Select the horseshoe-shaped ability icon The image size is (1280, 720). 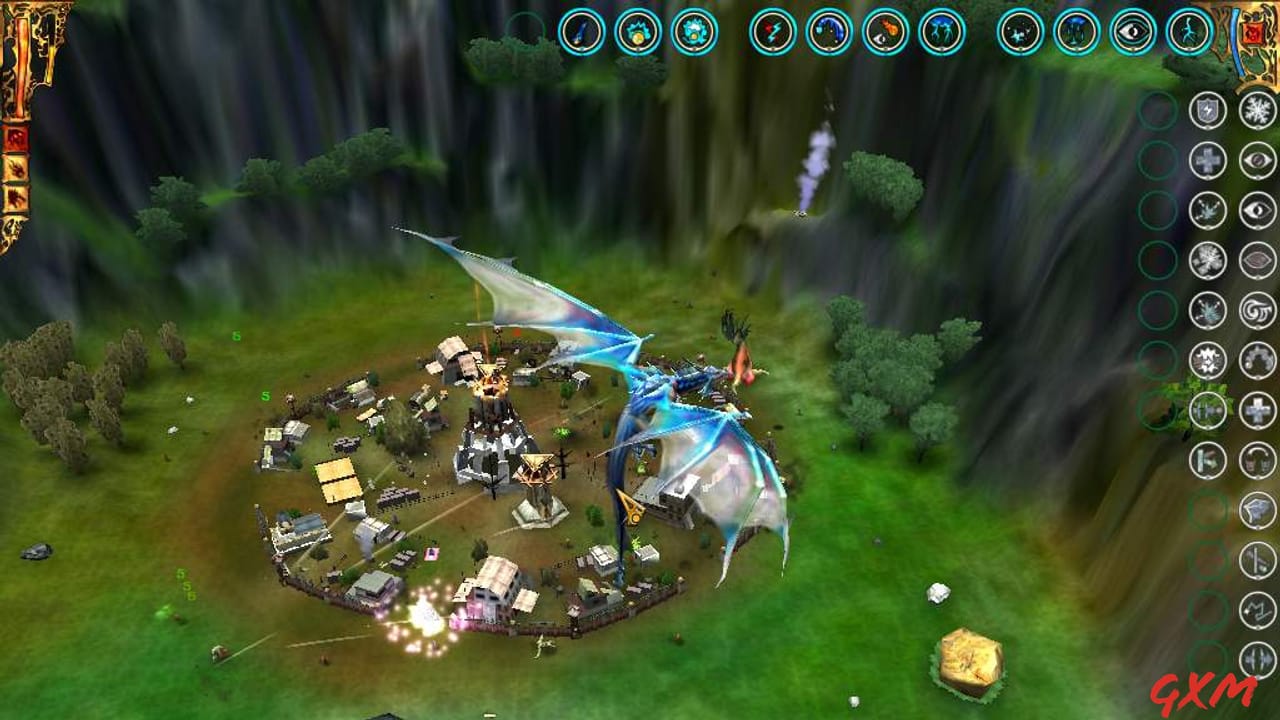(1256, 359)
